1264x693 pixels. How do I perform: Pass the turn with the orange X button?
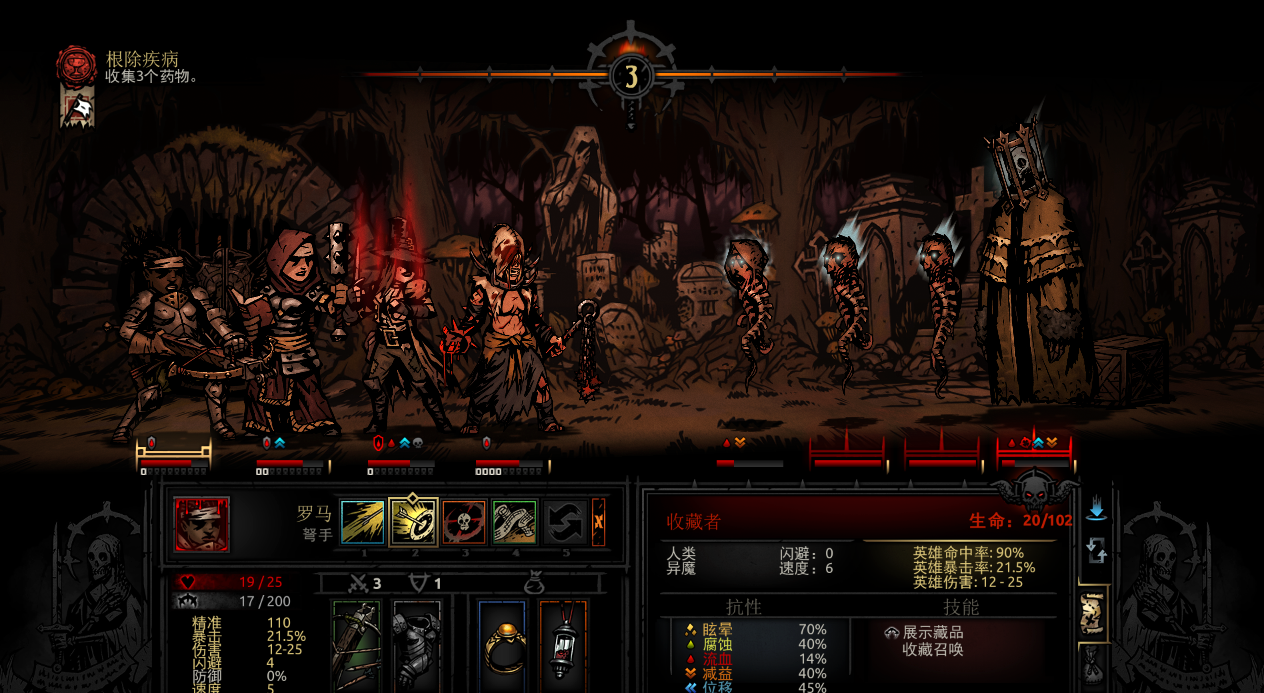pos(598,522)
